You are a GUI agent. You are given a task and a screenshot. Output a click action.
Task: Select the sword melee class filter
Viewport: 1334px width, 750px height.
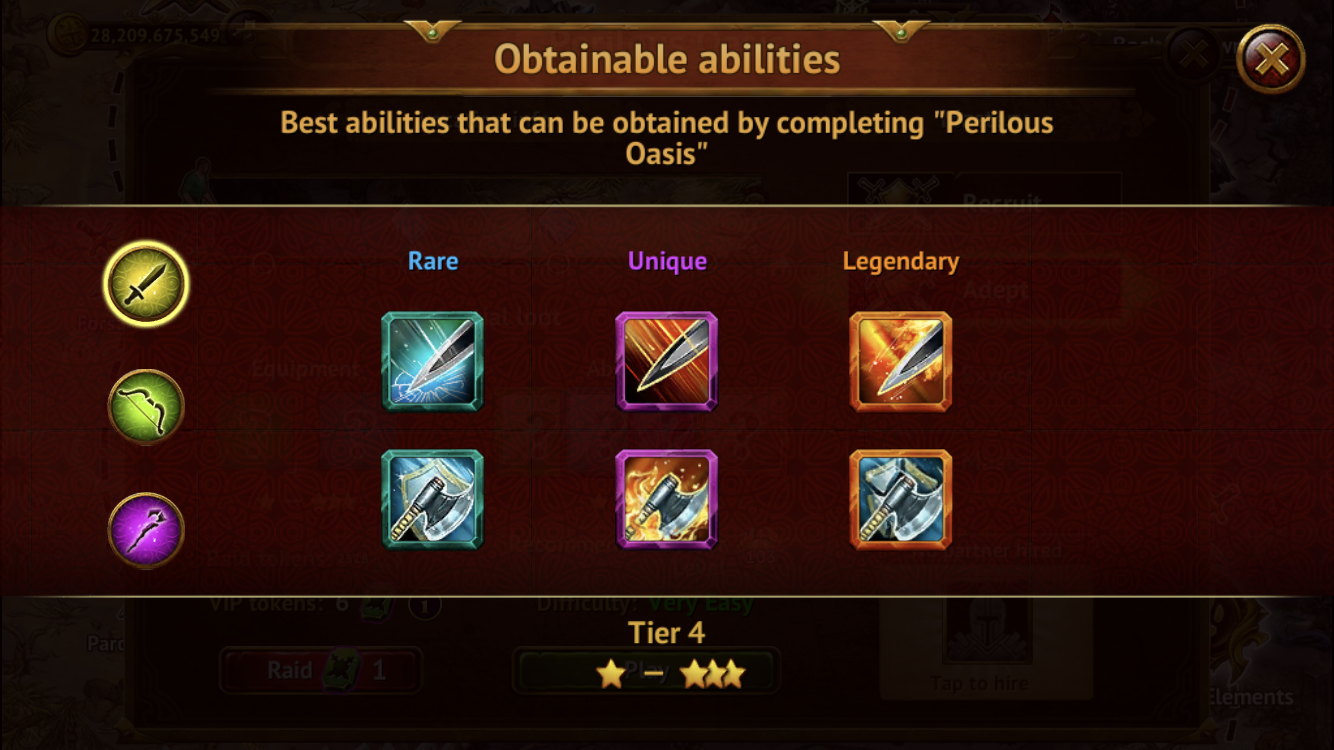(146, 284)
